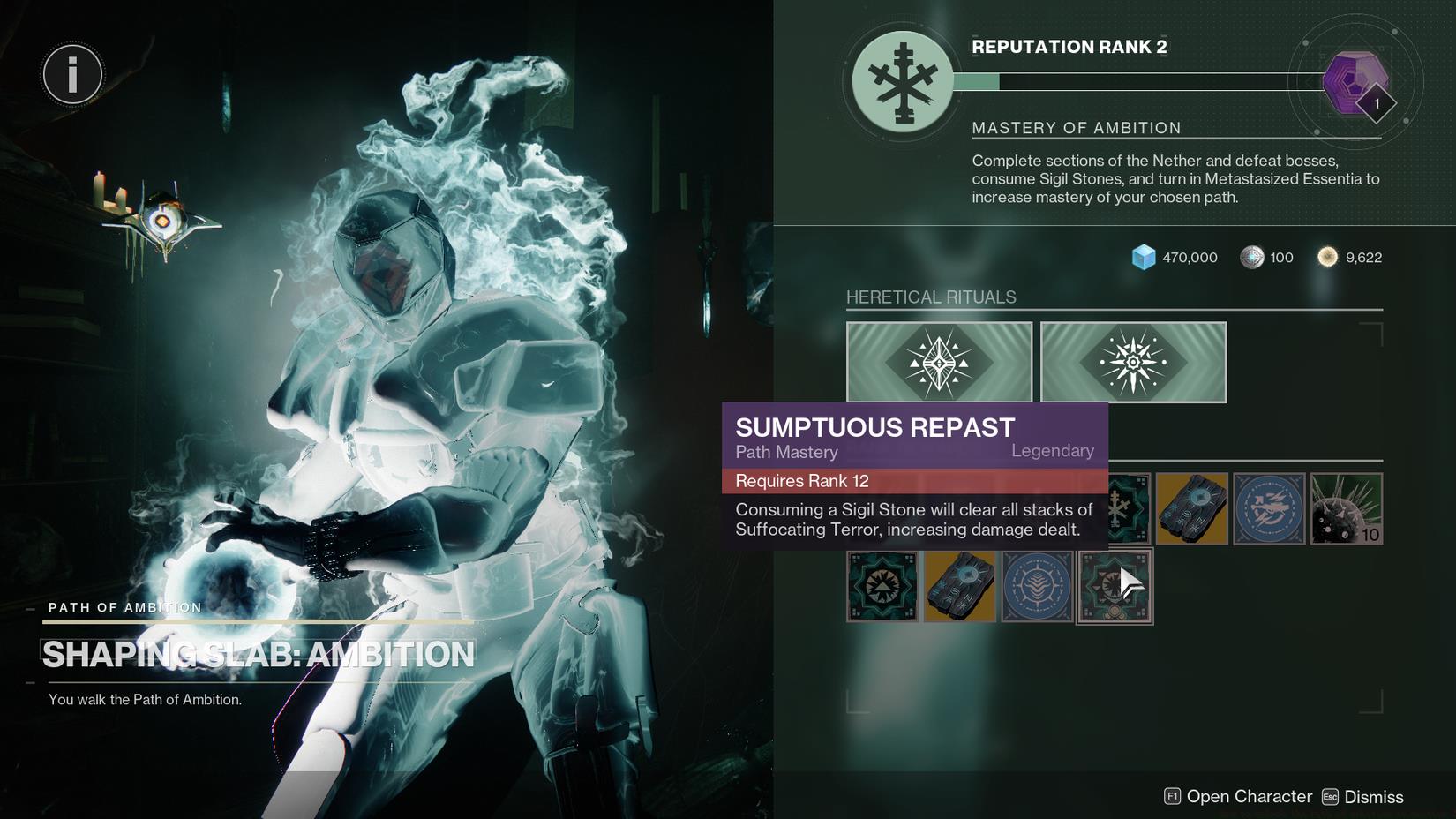Select the star sigil Heretical Rituals banner

1132,361
